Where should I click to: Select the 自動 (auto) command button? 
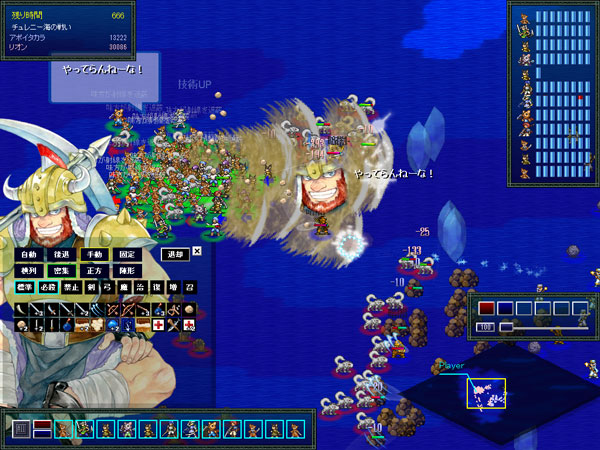click(30, 254)
